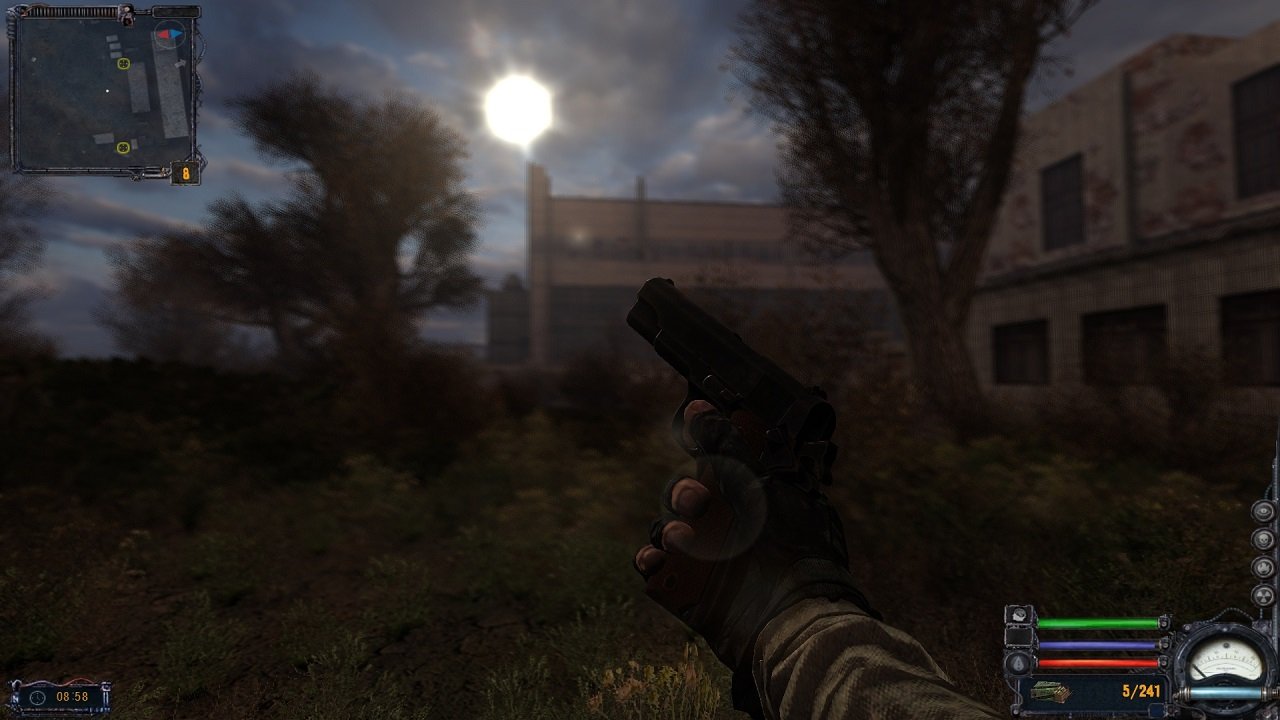Click the green health bar

pos(1096,621)
